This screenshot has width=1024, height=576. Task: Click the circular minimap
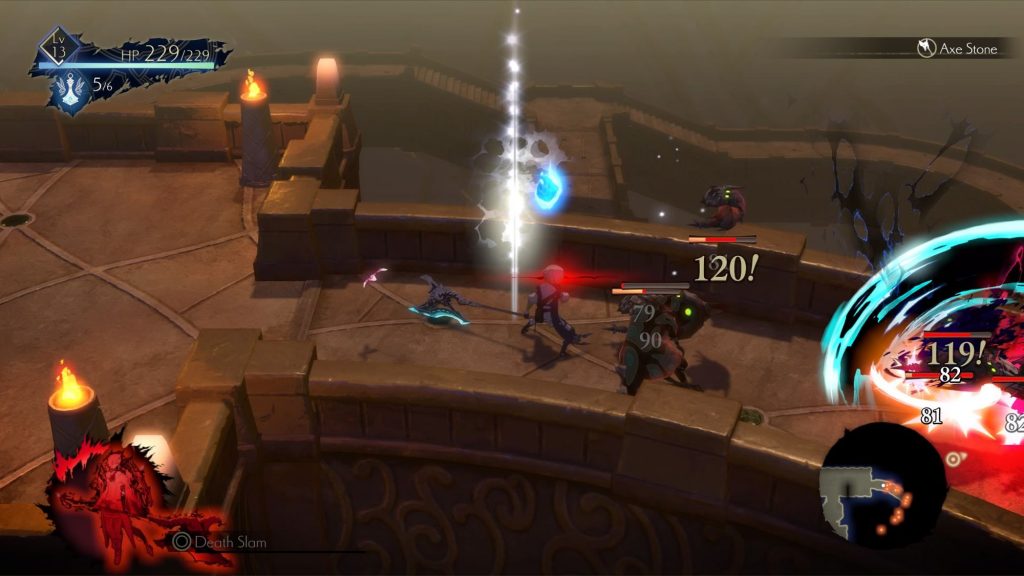tap(881, 485)
